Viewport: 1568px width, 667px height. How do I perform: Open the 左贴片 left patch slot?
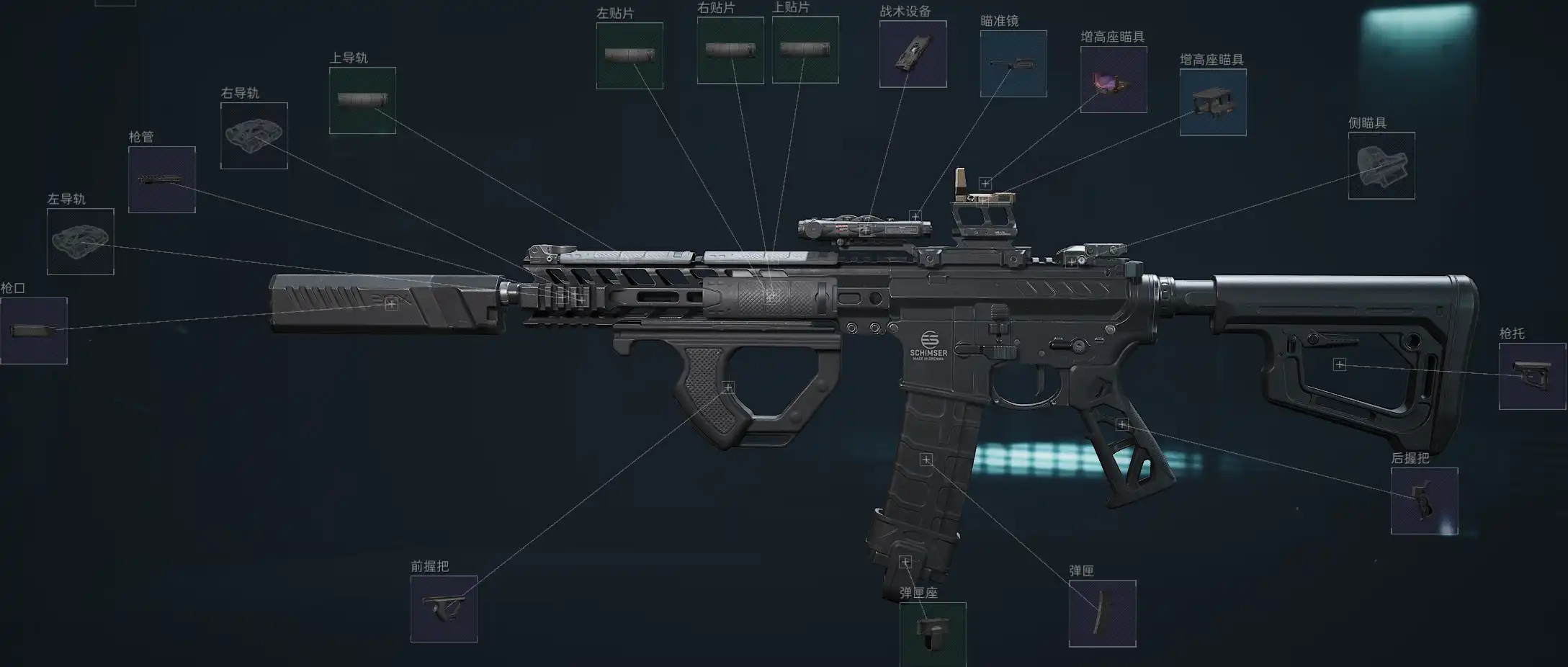click(630, 55)
